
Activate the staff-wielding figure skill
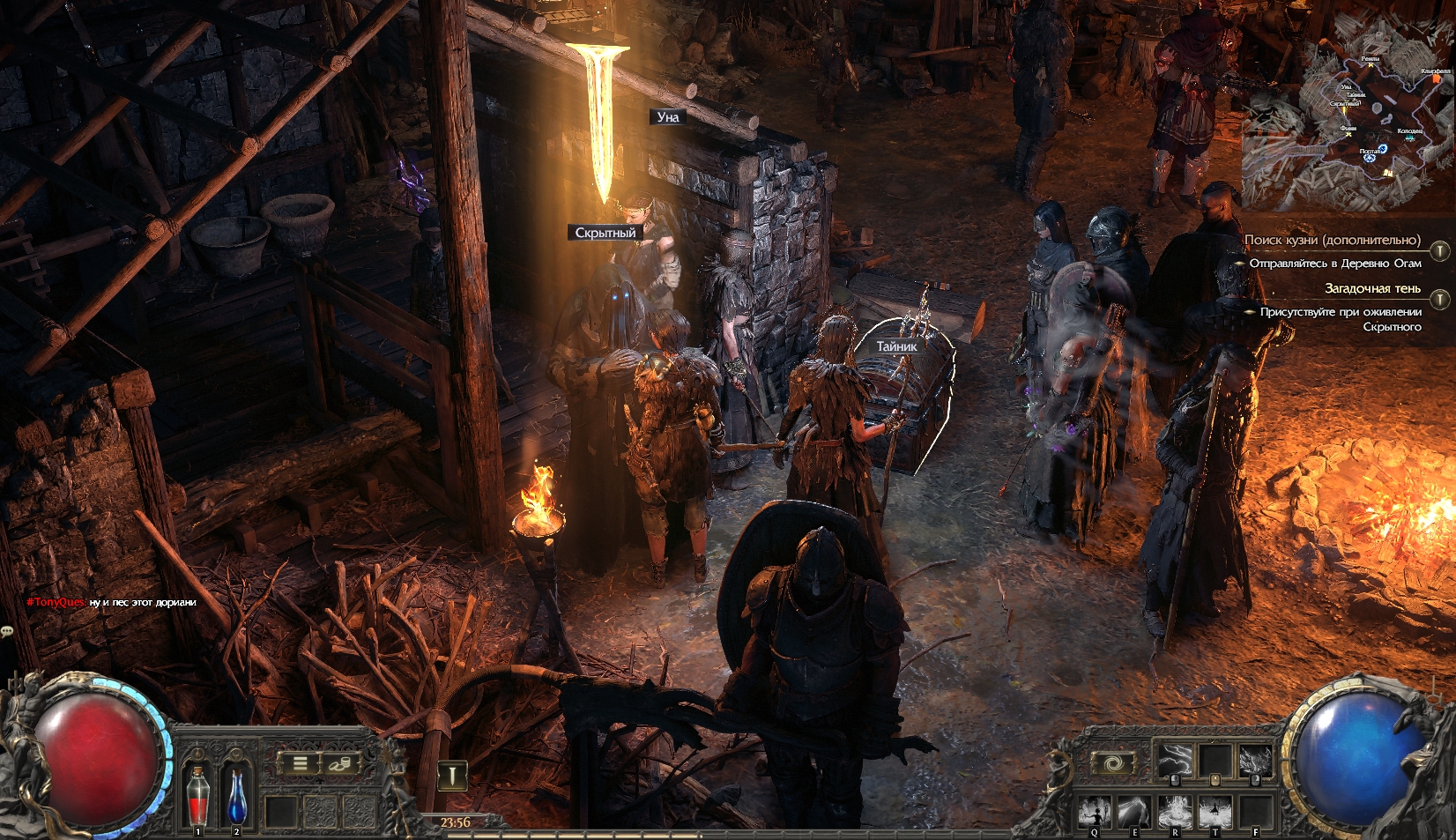pos(1095,811)
